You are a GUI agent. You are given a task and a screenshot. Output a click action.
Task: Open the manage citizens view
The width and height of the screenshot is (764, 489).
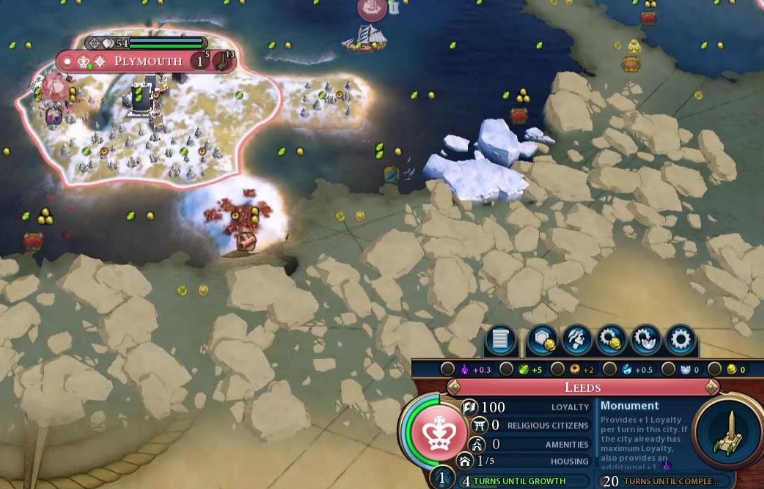[577, 340]
